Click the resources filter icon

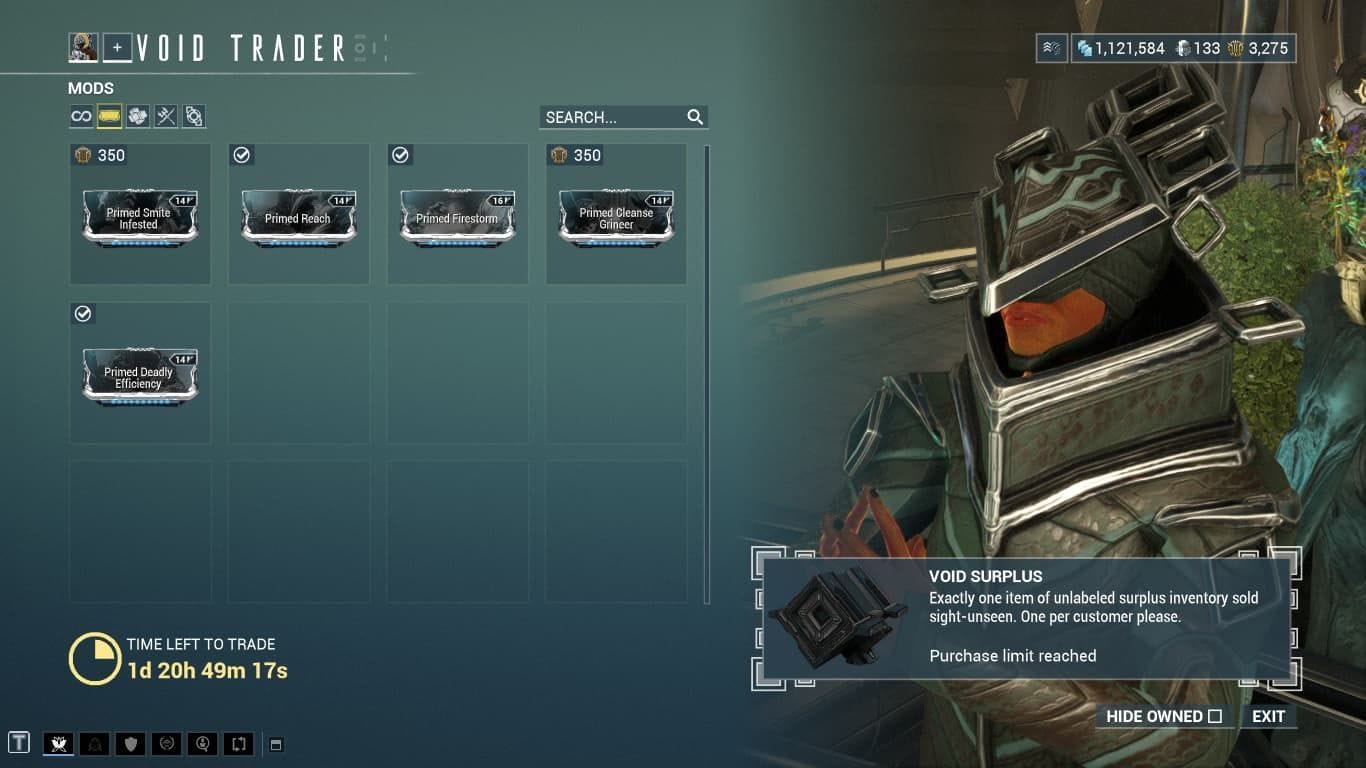[137, 116]
